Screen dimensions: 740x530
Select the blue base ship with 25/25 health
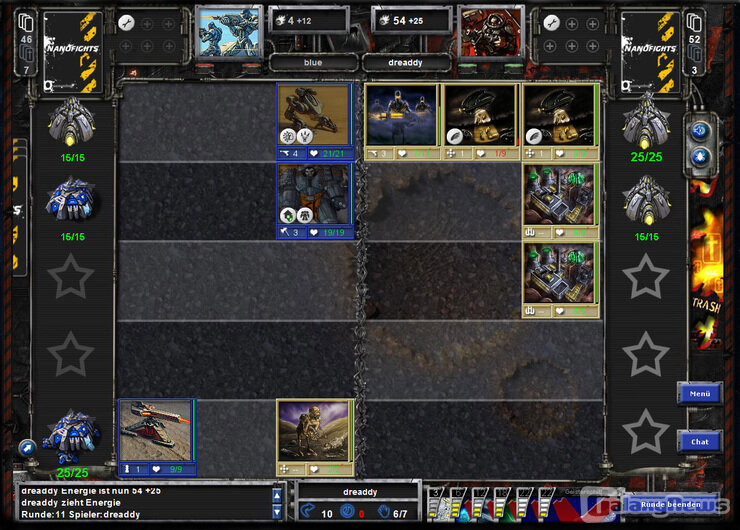pos(71,436)
